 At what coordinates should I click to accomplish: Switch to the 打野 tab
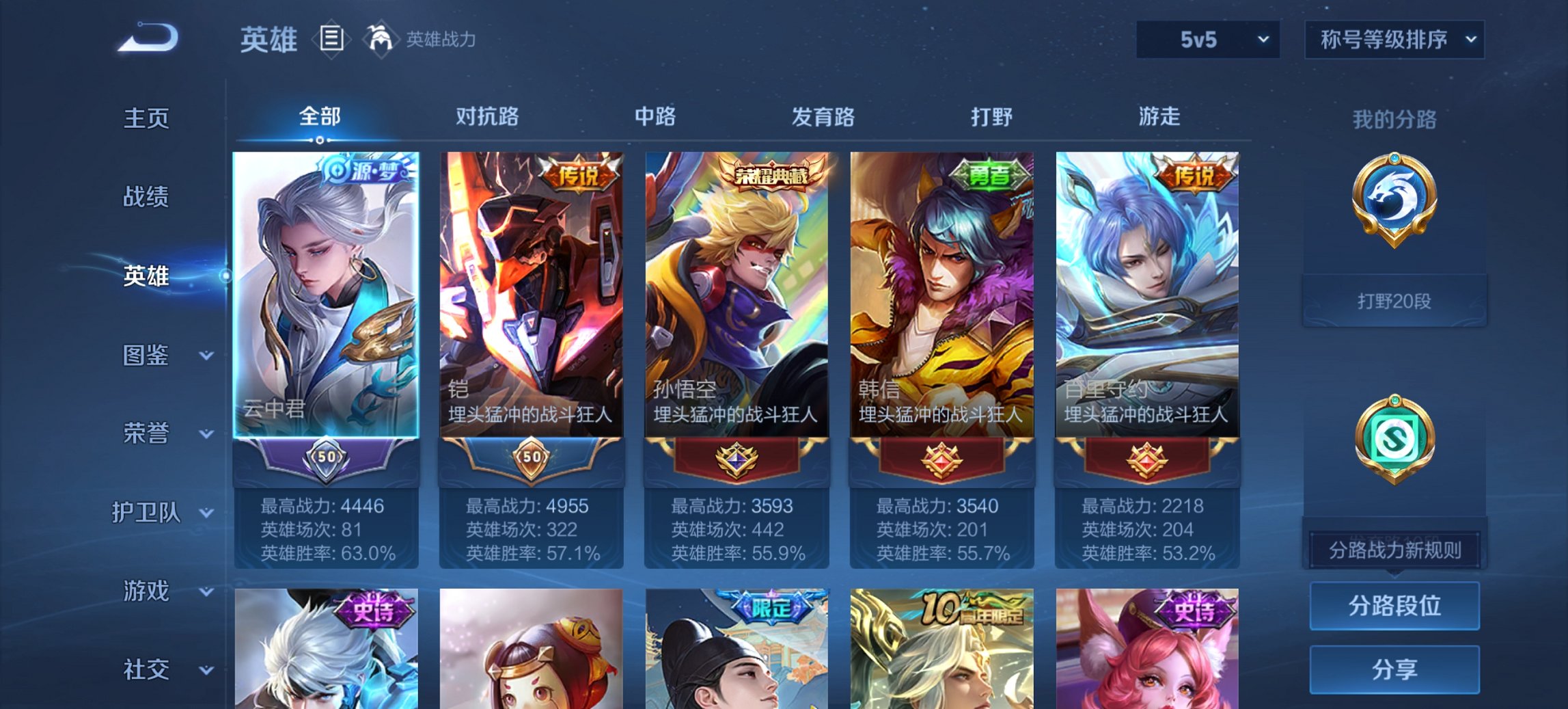click(x=991, y=117)
